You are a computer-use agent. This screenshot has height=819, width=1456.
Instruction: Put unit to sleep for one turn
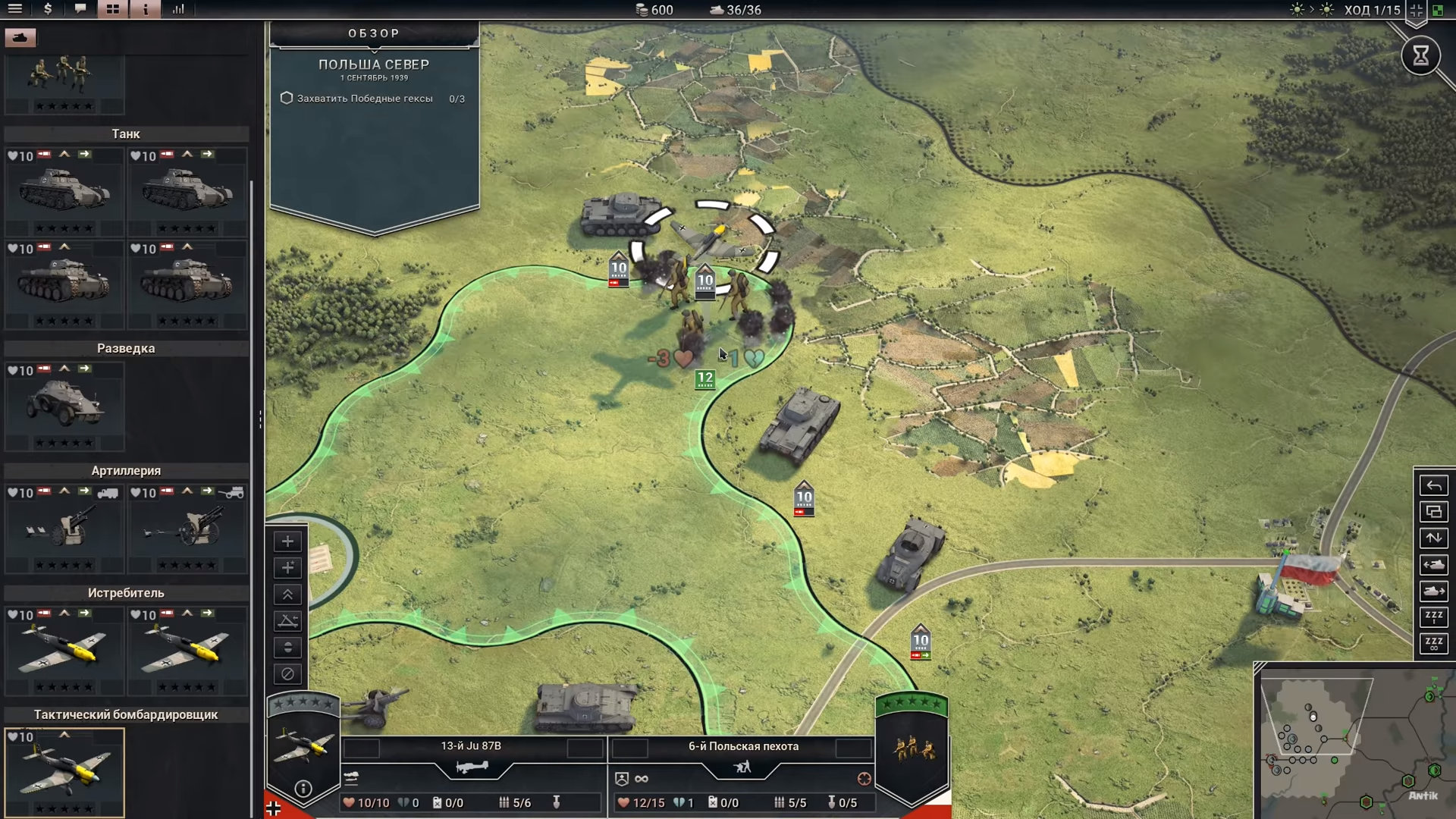coord(1433,617)
